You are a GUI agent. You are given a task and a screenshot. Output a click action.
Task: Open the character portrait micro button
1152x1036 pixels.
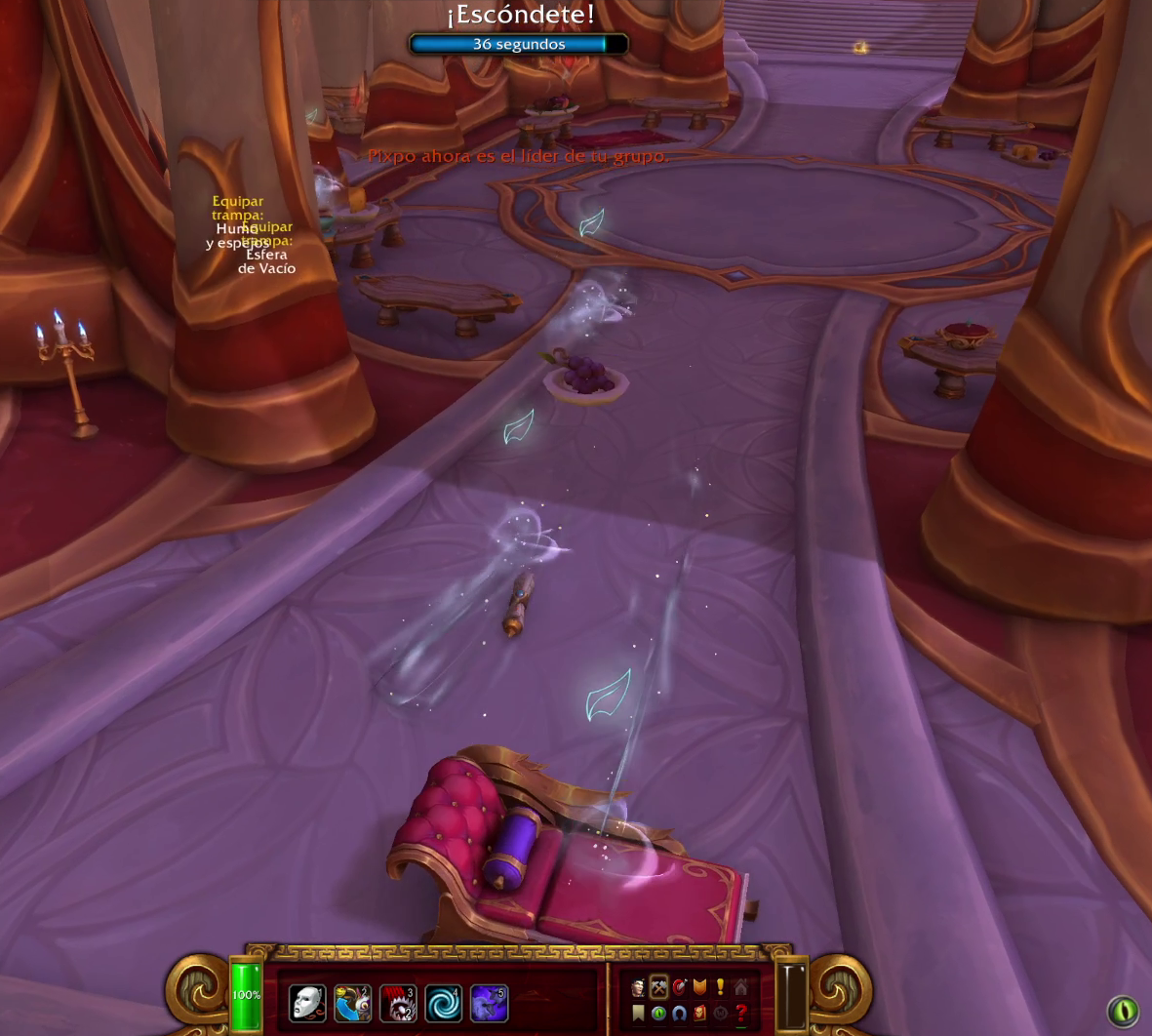(x=638, y=988)
